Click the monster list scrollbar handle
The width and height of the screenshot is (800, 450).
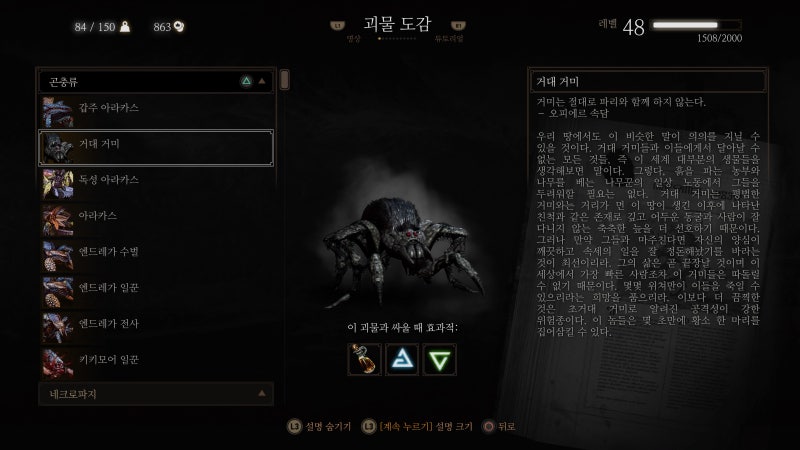click(285, 80)
